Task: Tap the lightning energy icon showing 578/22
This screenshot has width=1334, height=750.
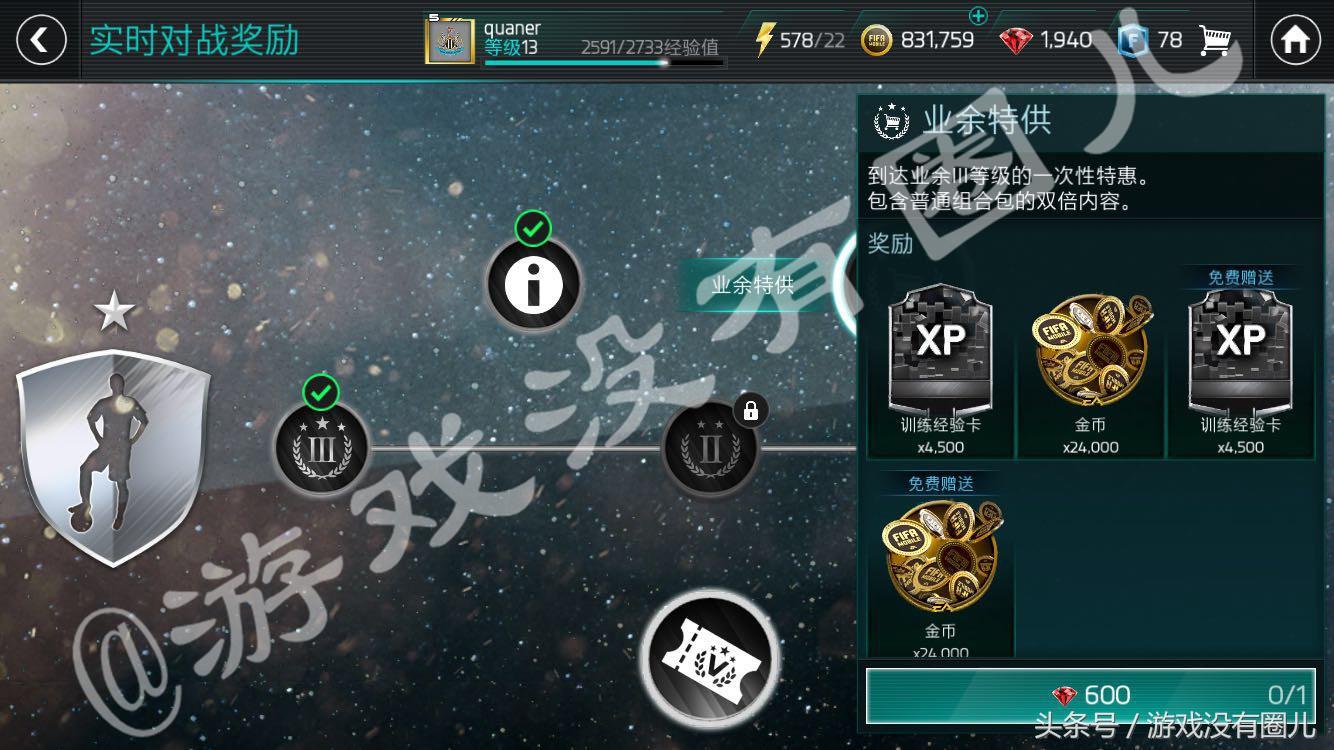Action: coord(766,38)
